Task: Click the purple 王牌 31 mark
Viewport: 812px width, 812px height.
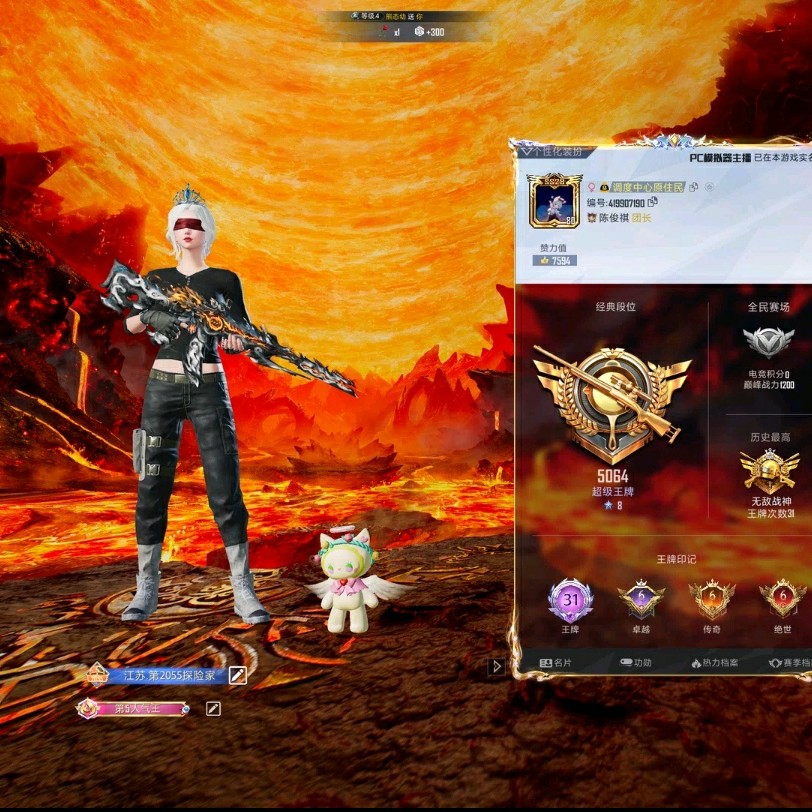Action: click(570, 601)
